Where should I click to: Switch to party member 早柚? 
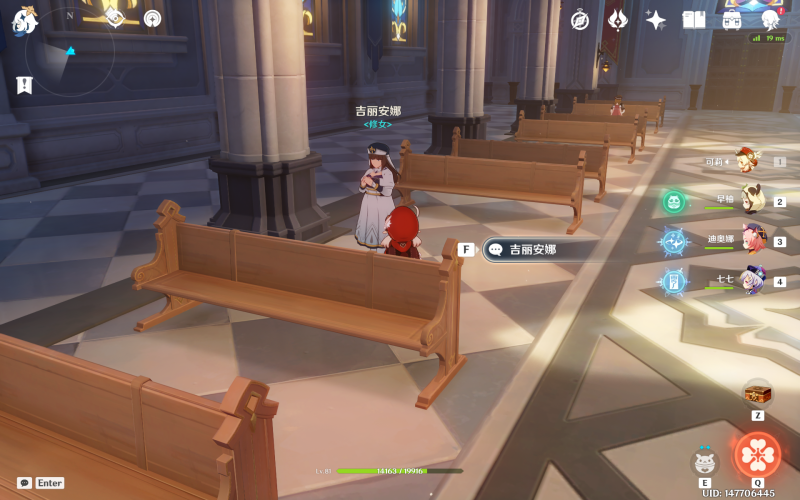click(x=752, y=200)
